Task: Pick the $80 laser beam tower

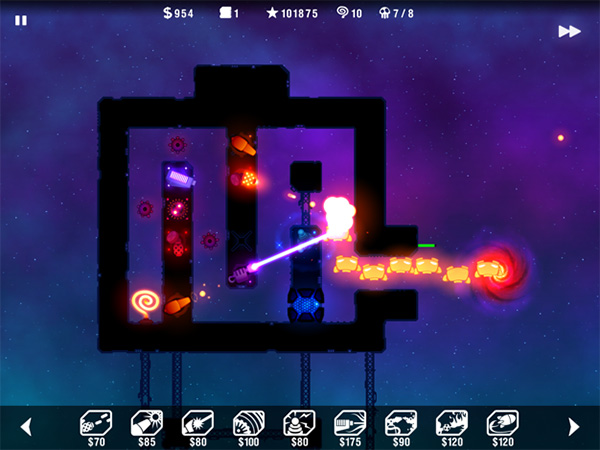Action: (197, 423)
